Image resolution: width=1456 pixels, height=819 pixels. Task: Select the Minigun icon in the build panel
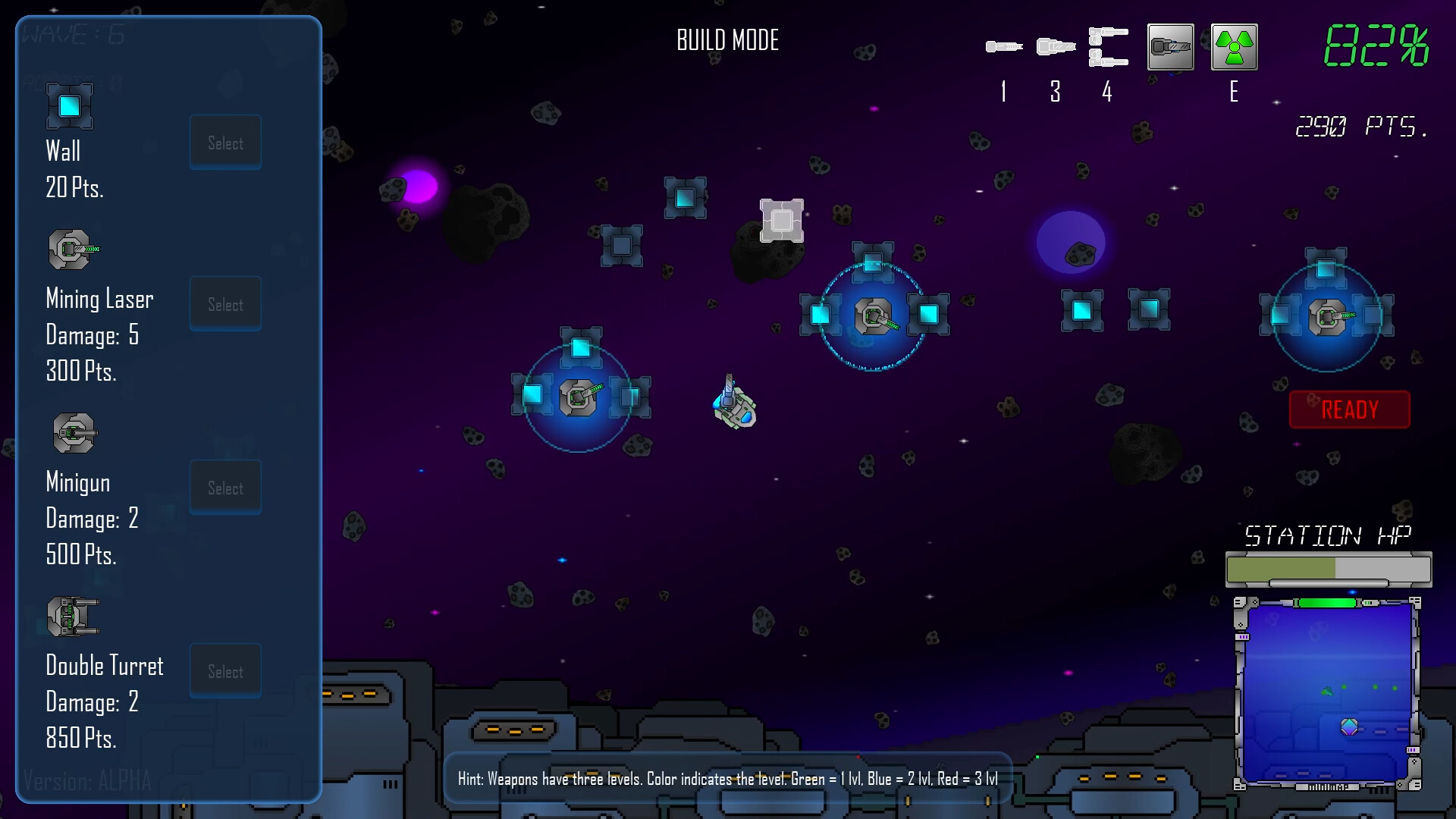[74, 432]
